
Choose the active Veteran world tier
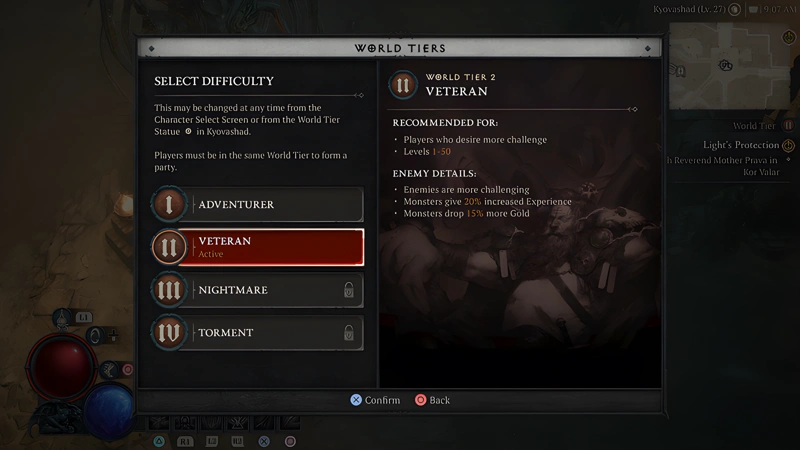click(258, 247)
